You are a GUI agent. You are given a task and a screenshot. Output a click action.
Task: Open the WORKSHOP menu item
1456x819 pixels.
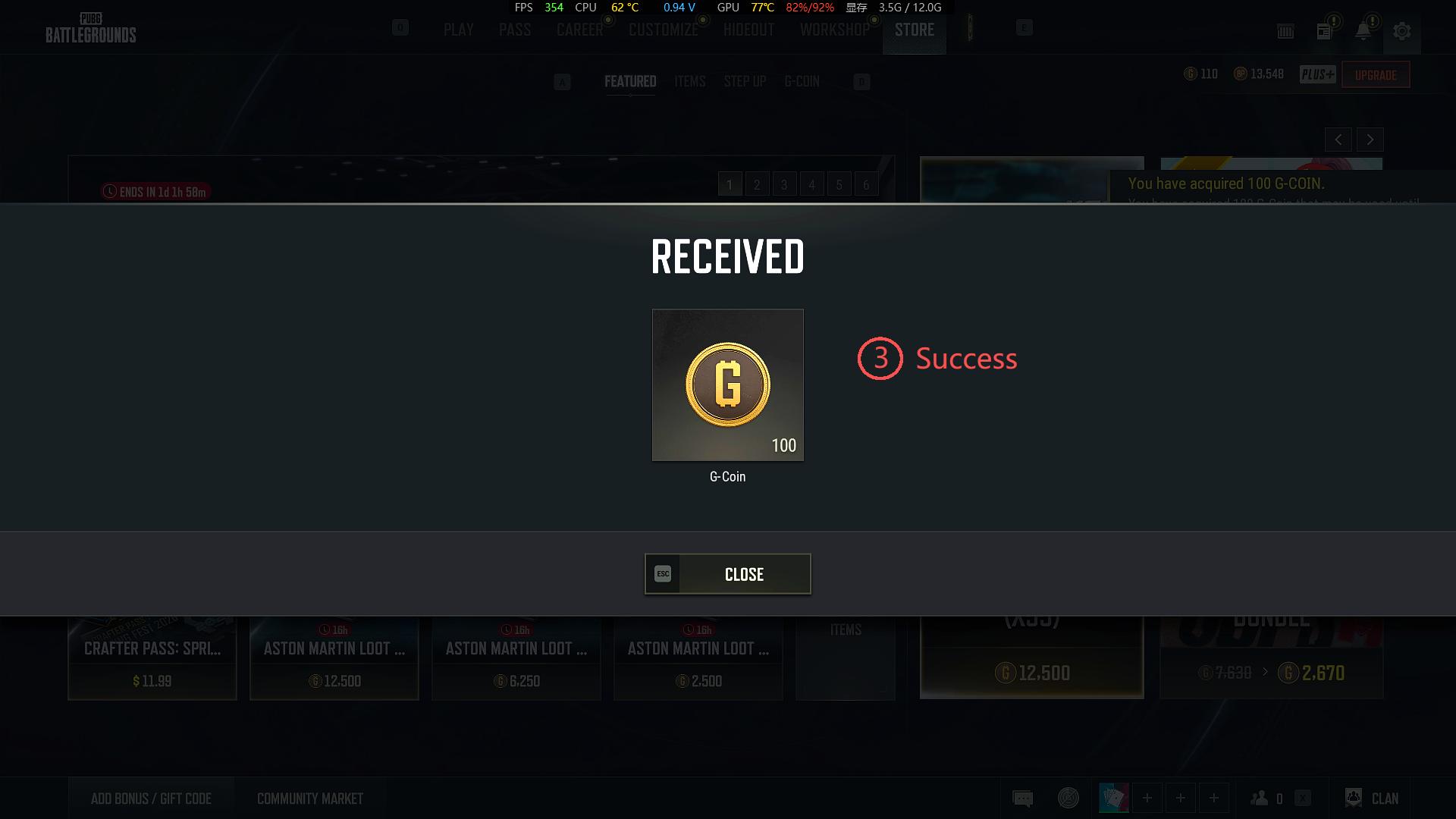pos(834,30)
